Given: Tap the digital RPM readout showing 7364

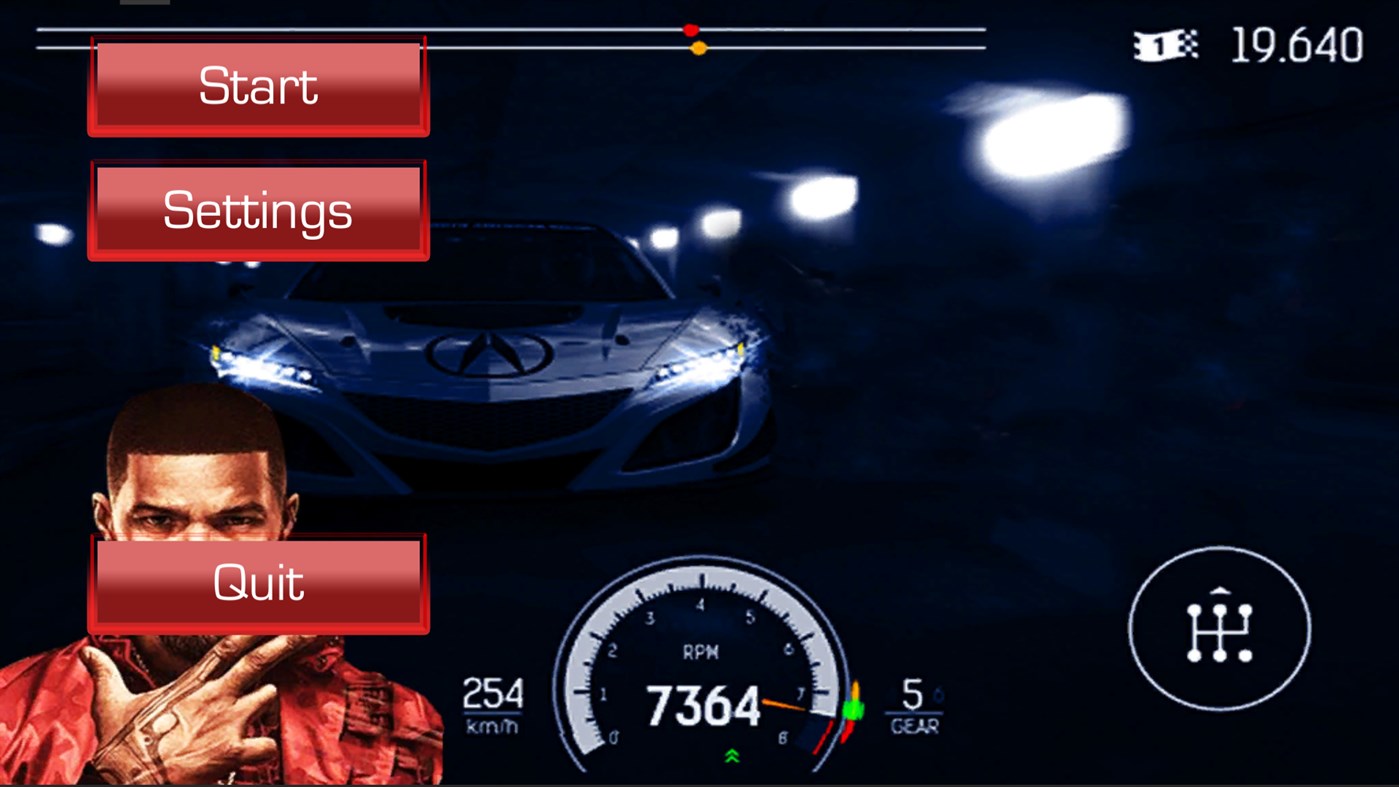Looking at the screenshot, I should [707, 707].
